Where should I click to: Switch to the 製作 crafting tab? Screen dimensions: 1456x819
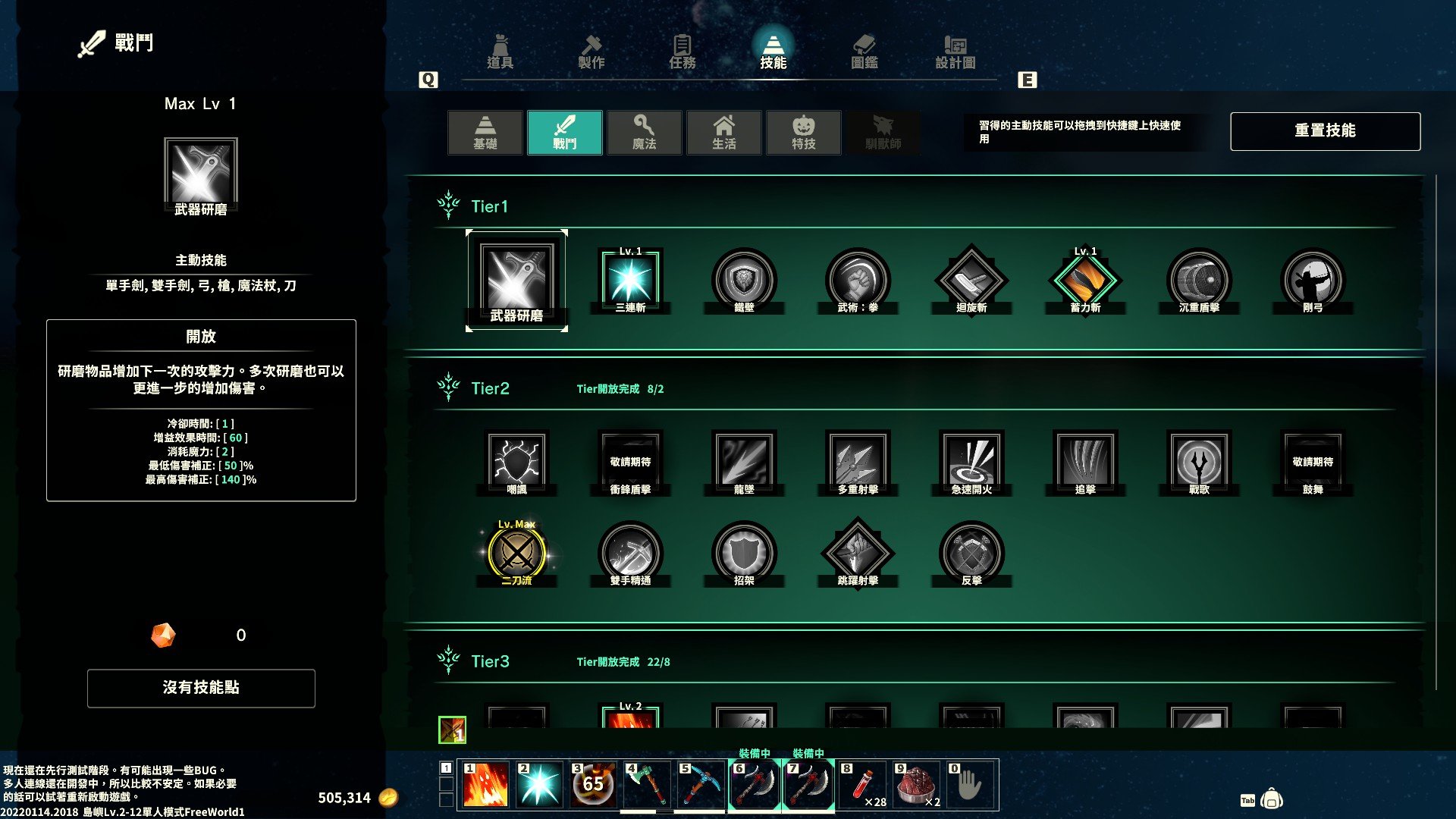(591, 52)
